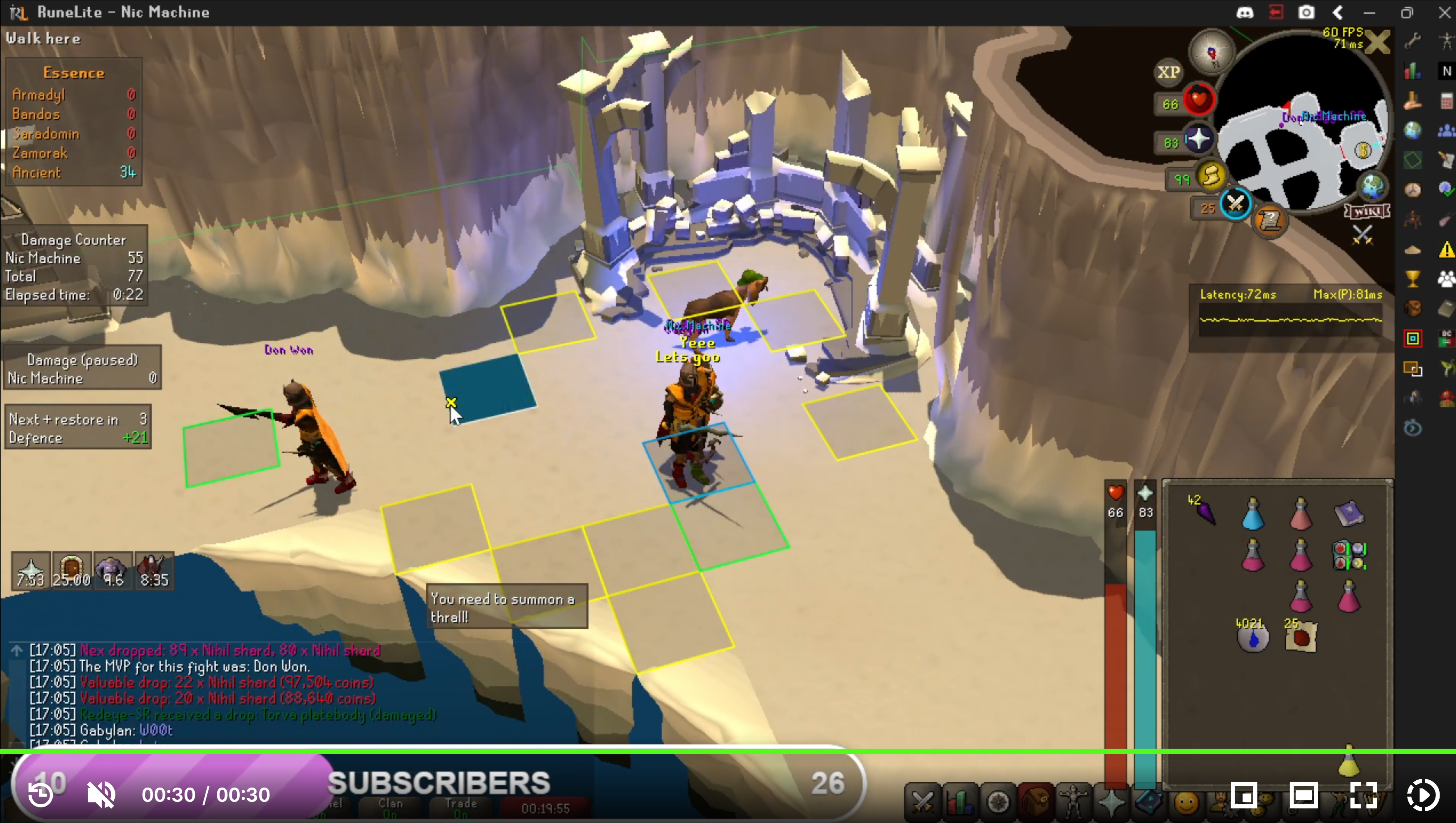Open the world map globe

click(x=1373, y=186)
